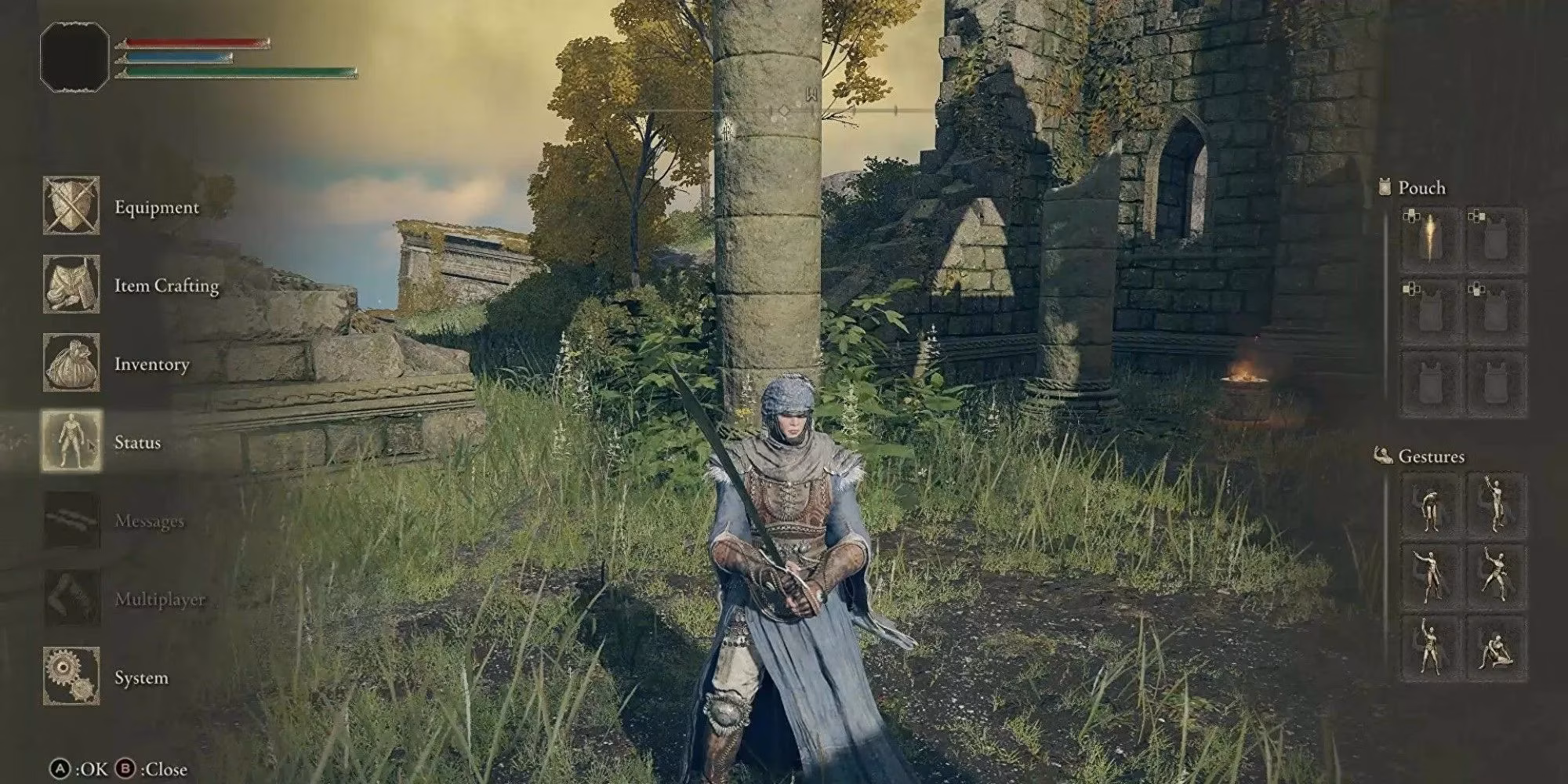Use the pointing forward gesture
The width and height of the screenshot is (1568, 784).
(x=1431, y=575)
